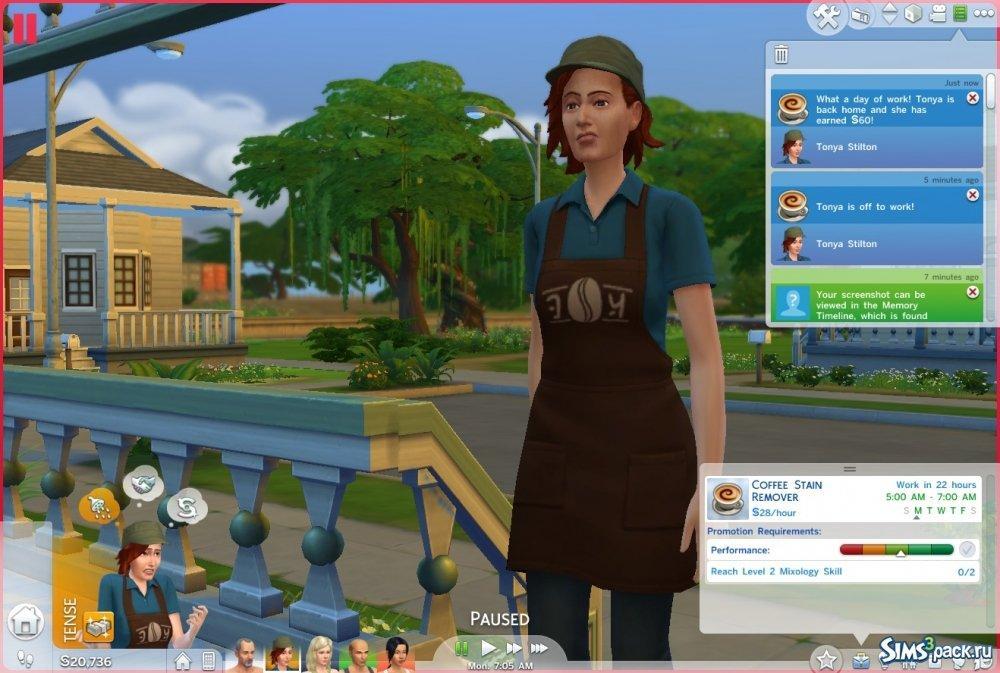The width and height of the screenshot is (1000, 673).
Task: Dismiss the green screenshot Memory Timeline notification
Action: click(973, 292)
